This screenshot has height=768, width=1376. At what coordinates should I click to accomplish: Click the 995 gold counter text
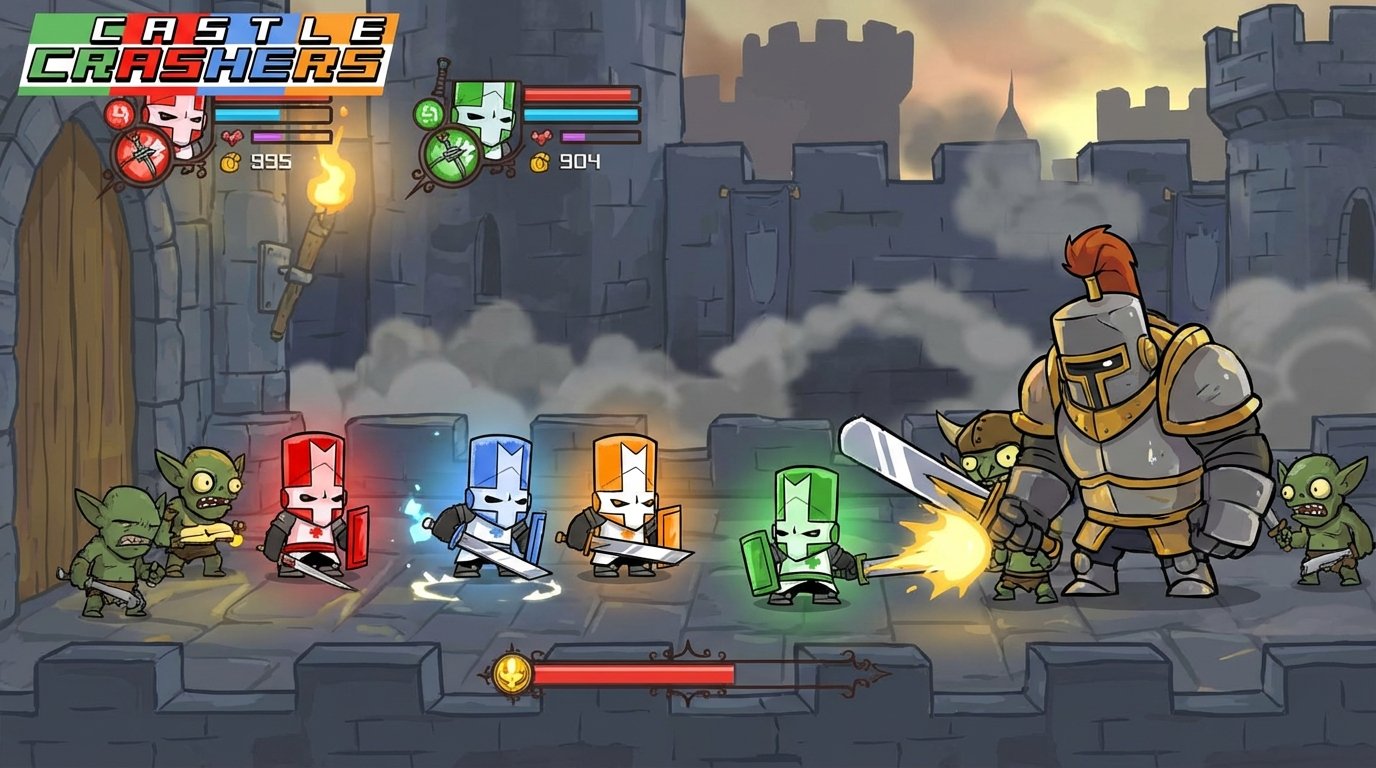click(x=270, y=161)
